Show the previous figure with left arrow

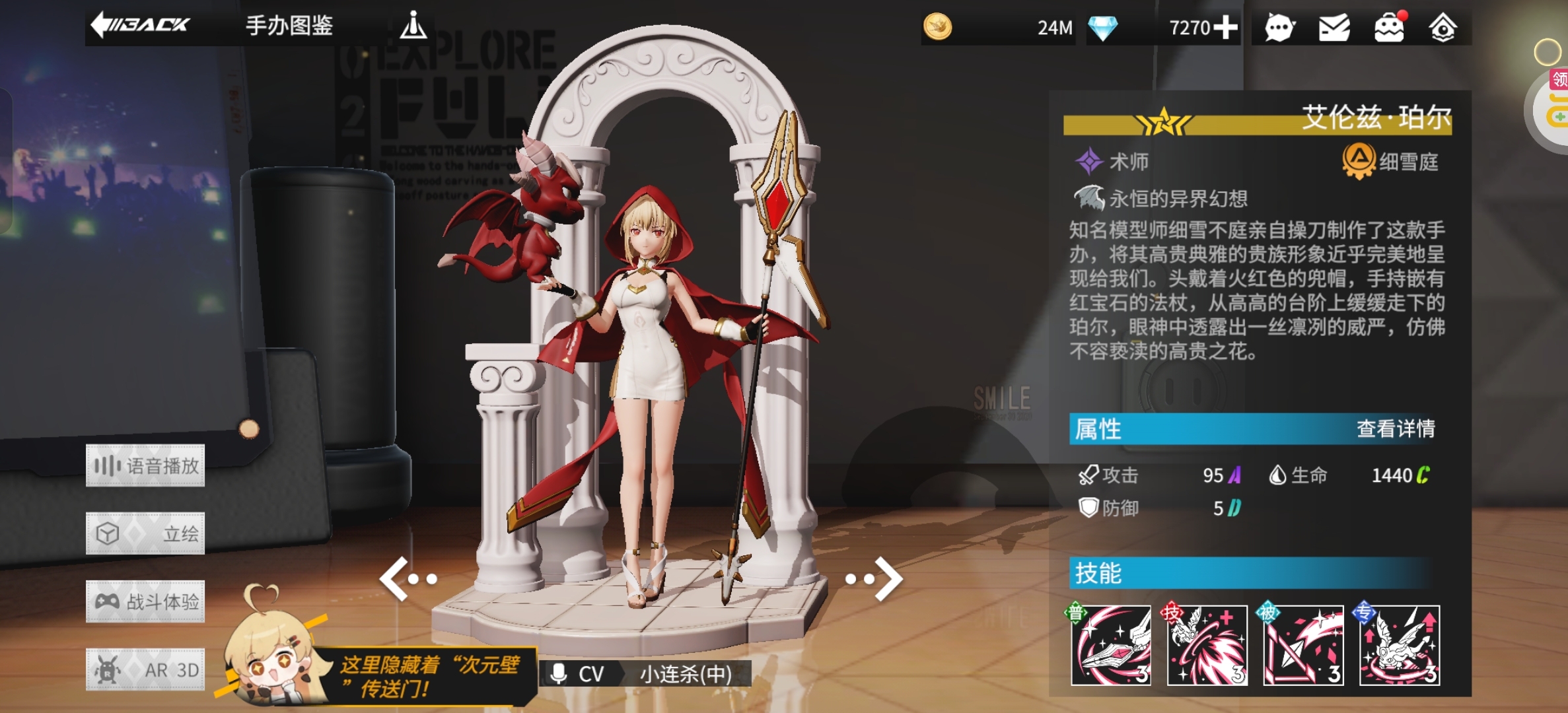pos(407,579)
